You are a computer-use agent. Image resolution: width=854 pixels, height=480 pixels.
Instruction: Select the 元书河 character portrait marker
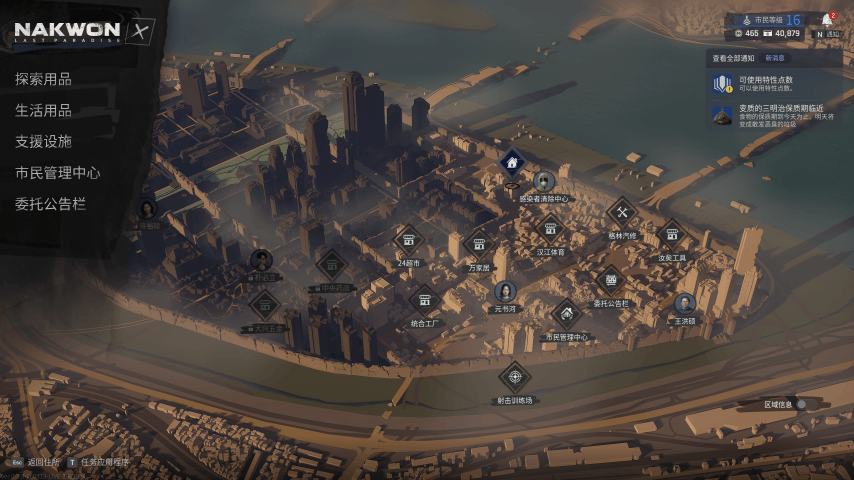[x=504, y=291]
